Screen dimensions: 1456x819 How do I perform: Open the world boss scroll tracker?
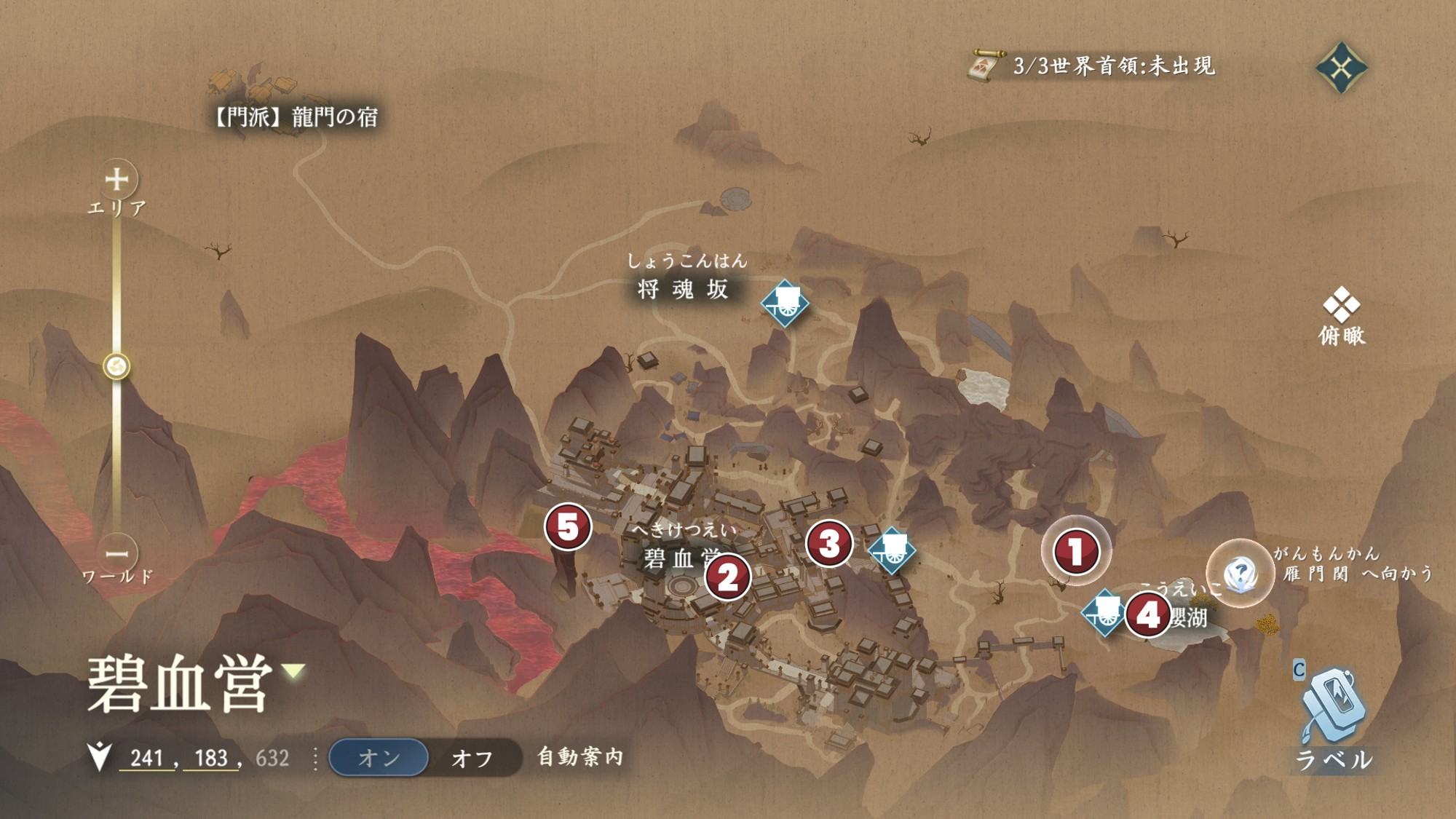coord(984,67)
